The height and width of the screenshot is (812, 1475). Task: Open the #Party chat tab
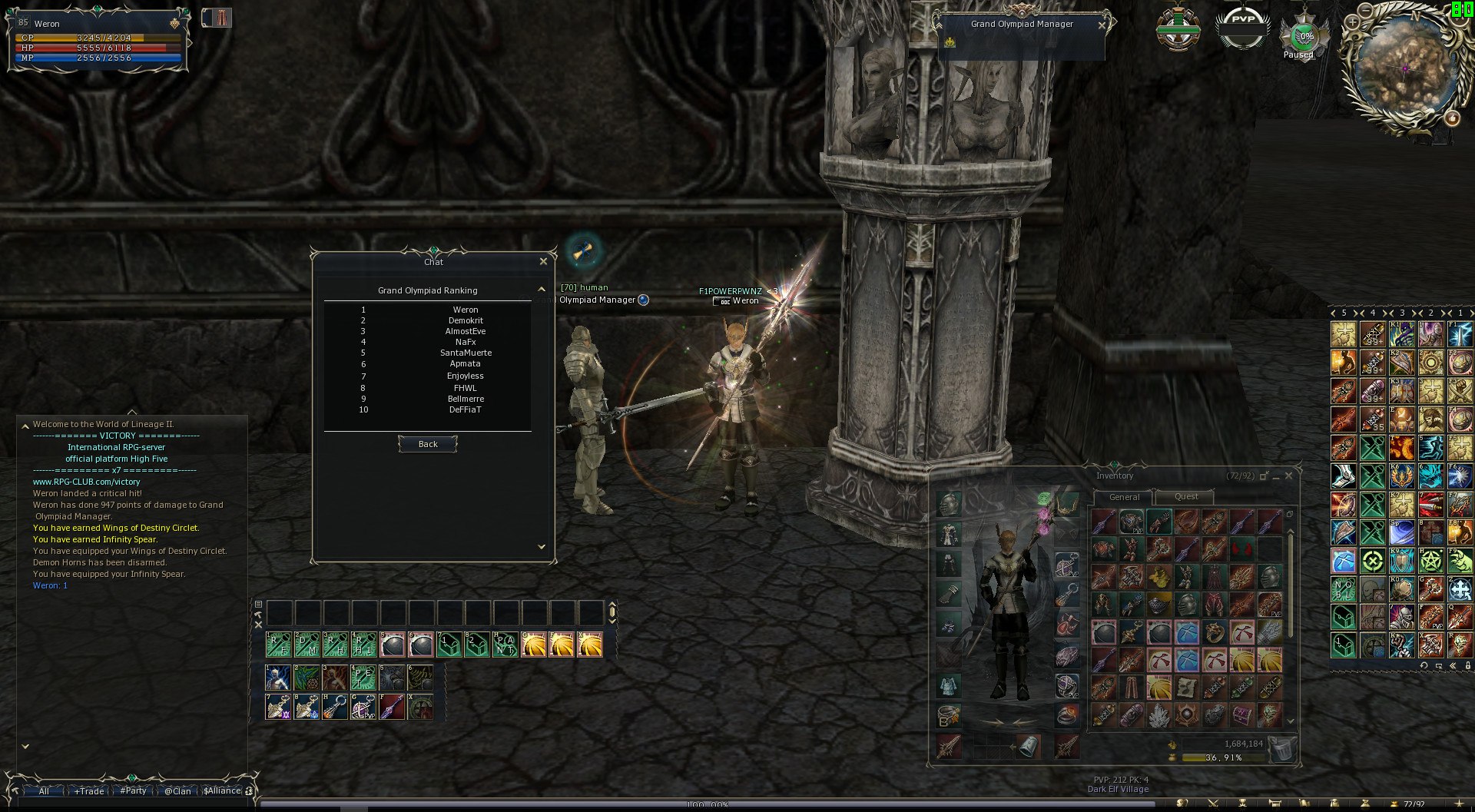pyautogui.click(x=134, y=791)
